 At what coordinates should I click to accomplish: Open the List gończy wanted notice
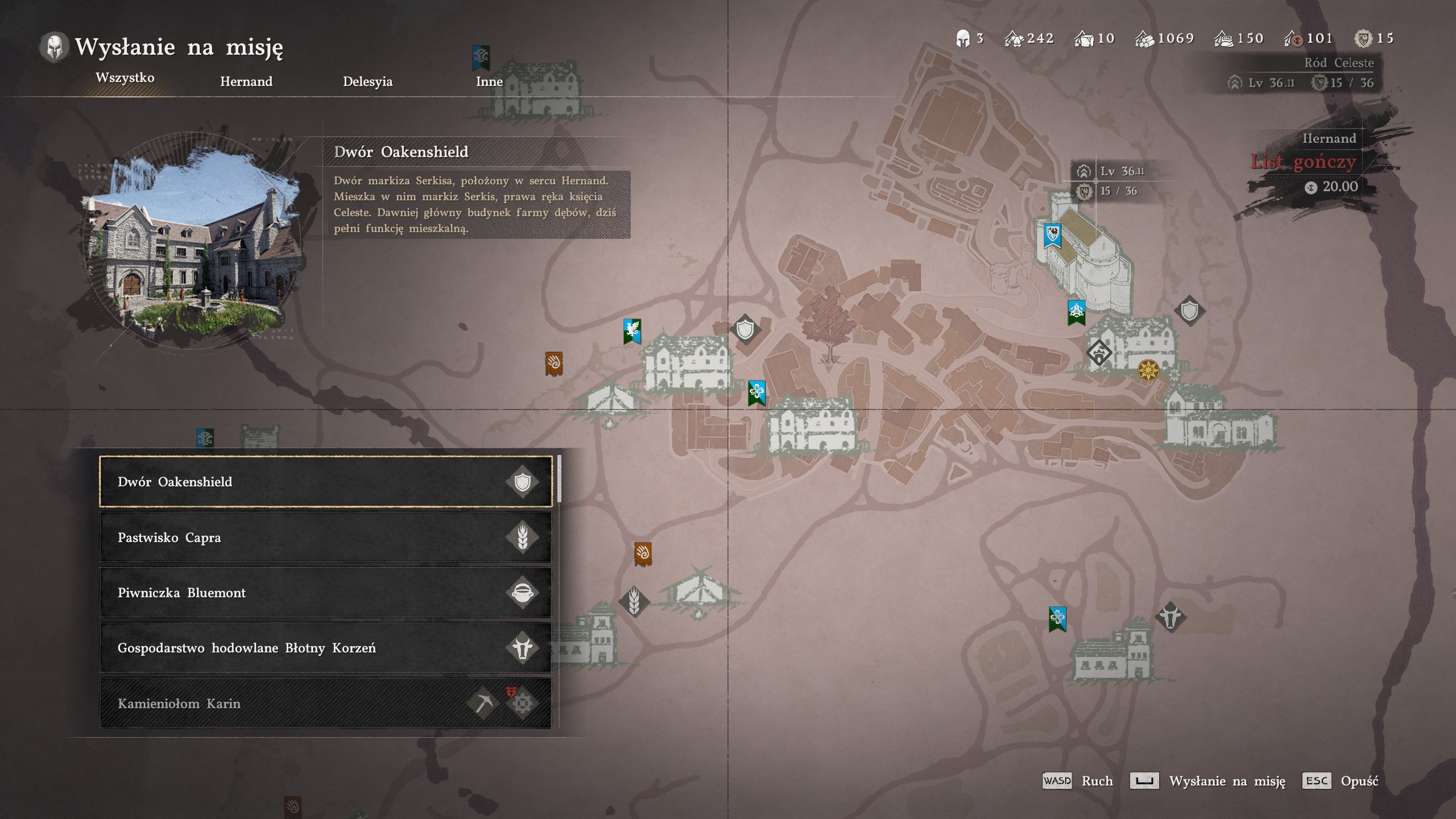pyautogui.click(x=1303, y=162)
